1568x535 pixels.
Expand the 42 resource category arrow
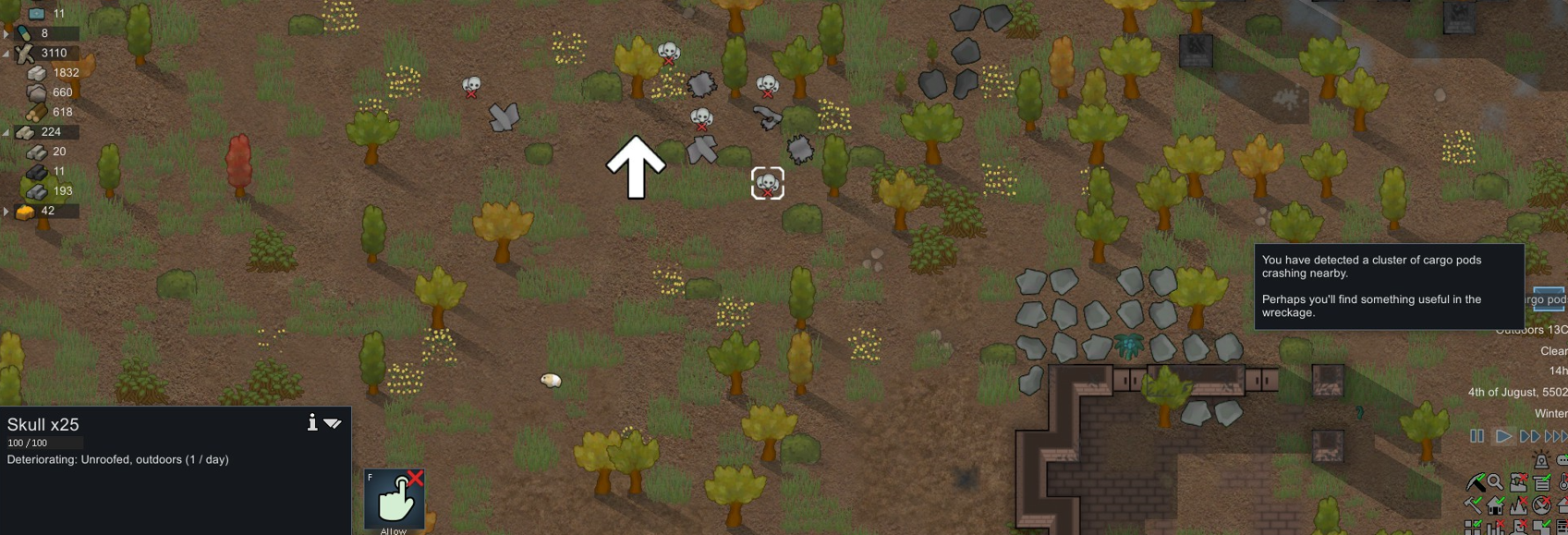6,212
